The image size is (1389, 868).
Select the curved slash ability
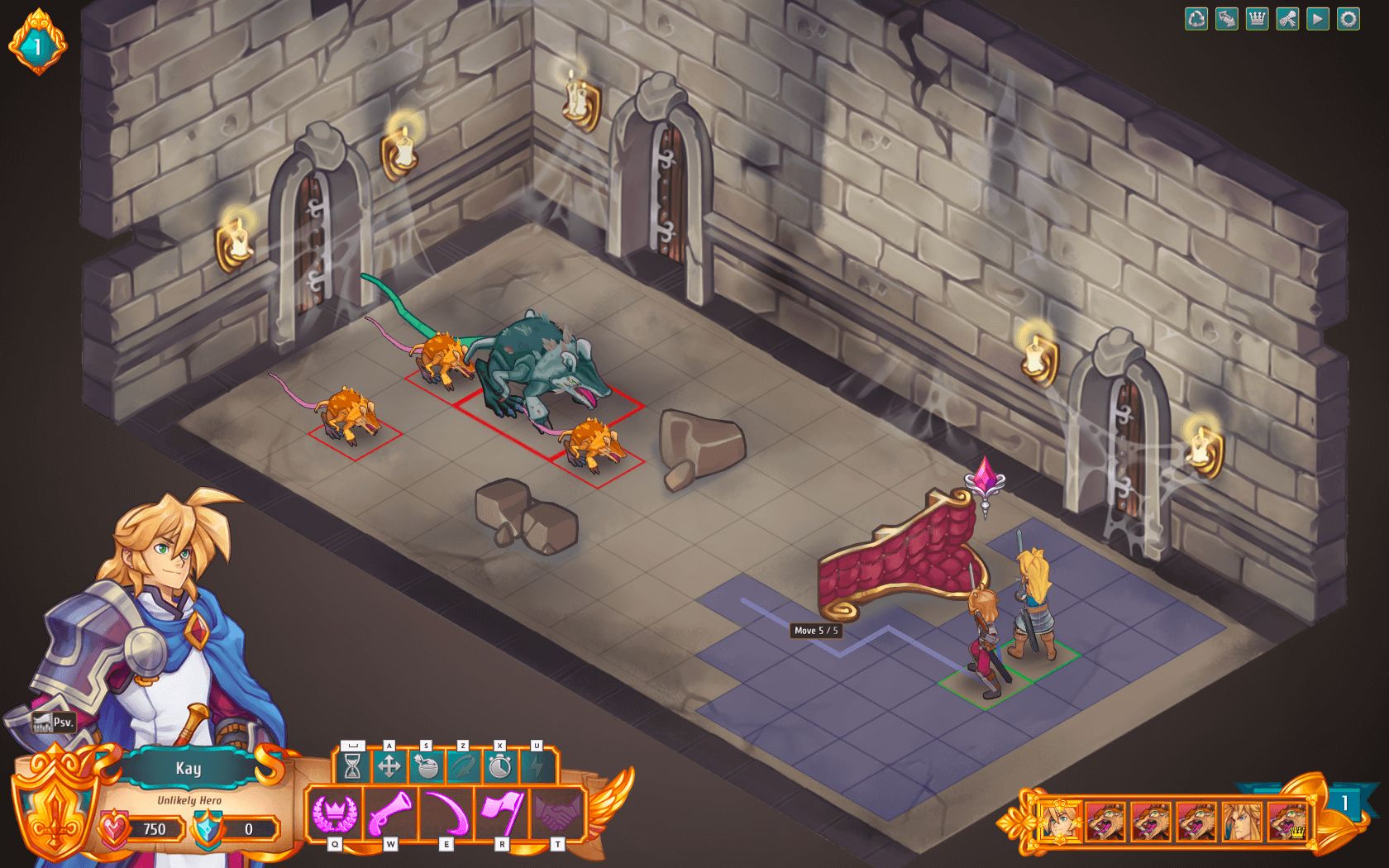tap(446, 813)
